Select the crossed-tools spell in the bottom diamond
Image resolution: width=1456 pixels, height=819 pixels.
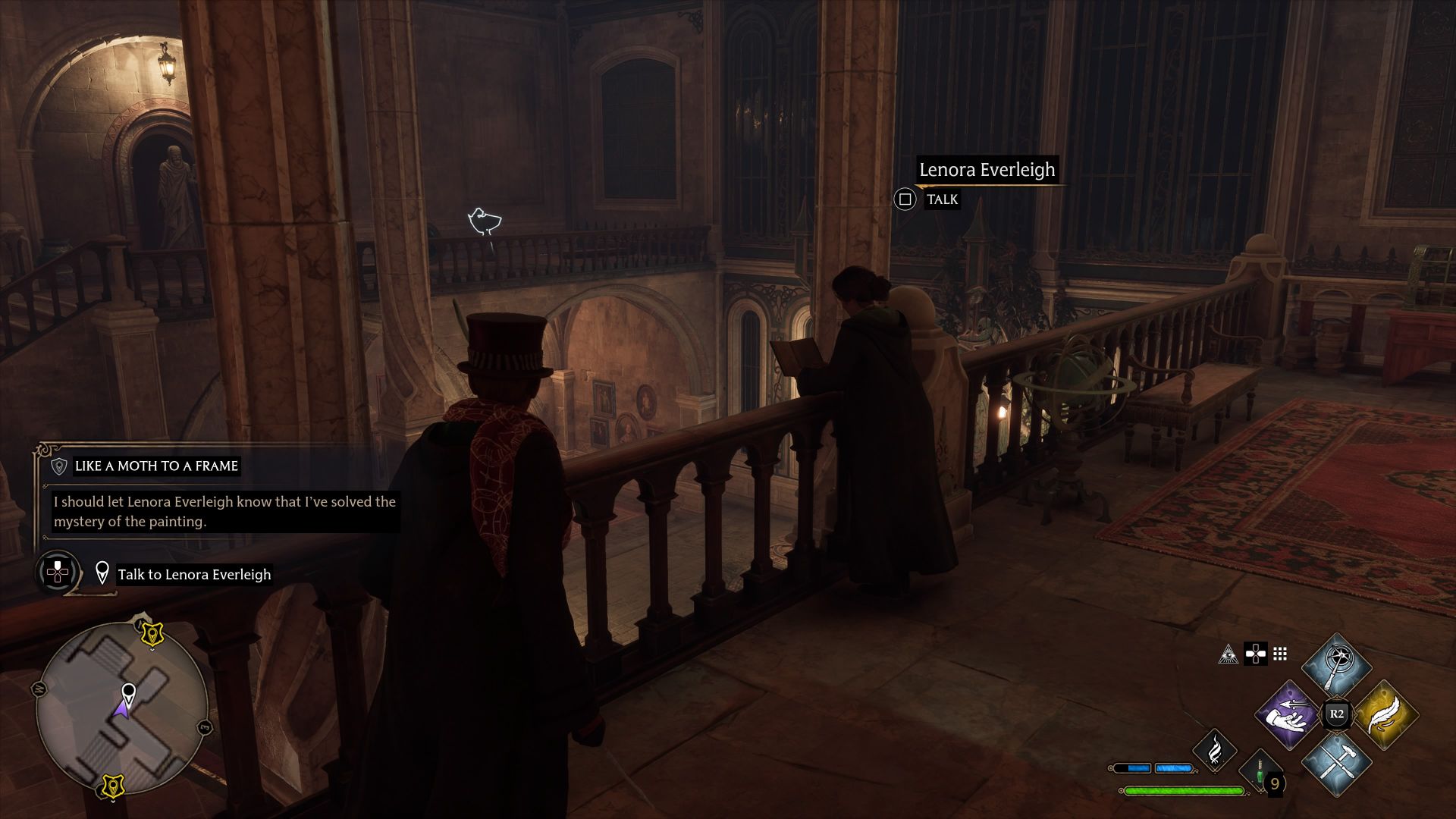(x=1336, y=764)
